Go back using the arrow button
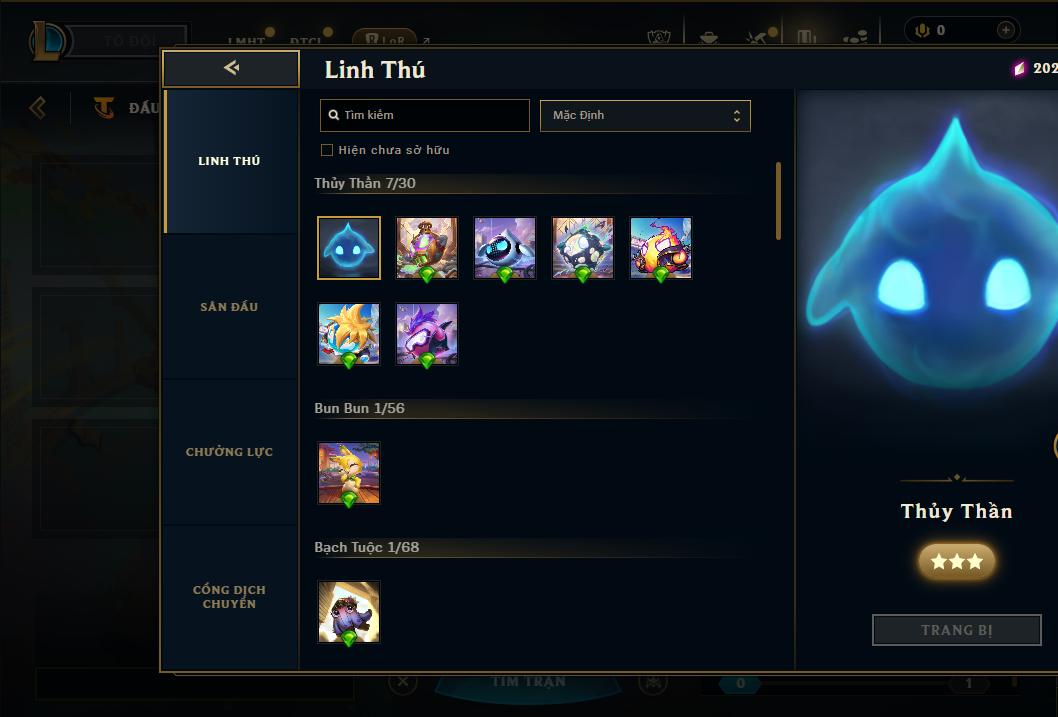Image resolution: width=1058 pixels, height=717 pixels. point(231,68)
